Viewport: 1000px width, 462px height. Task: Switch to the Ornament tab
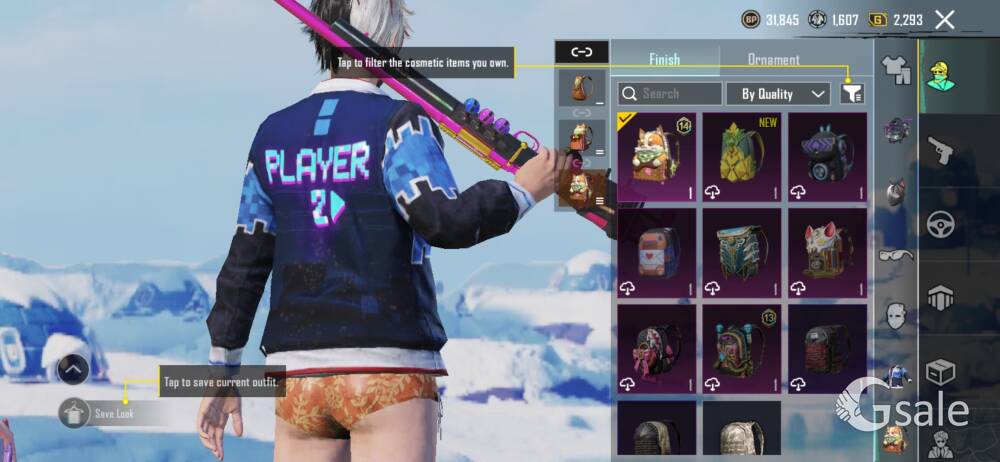[773, 59]
